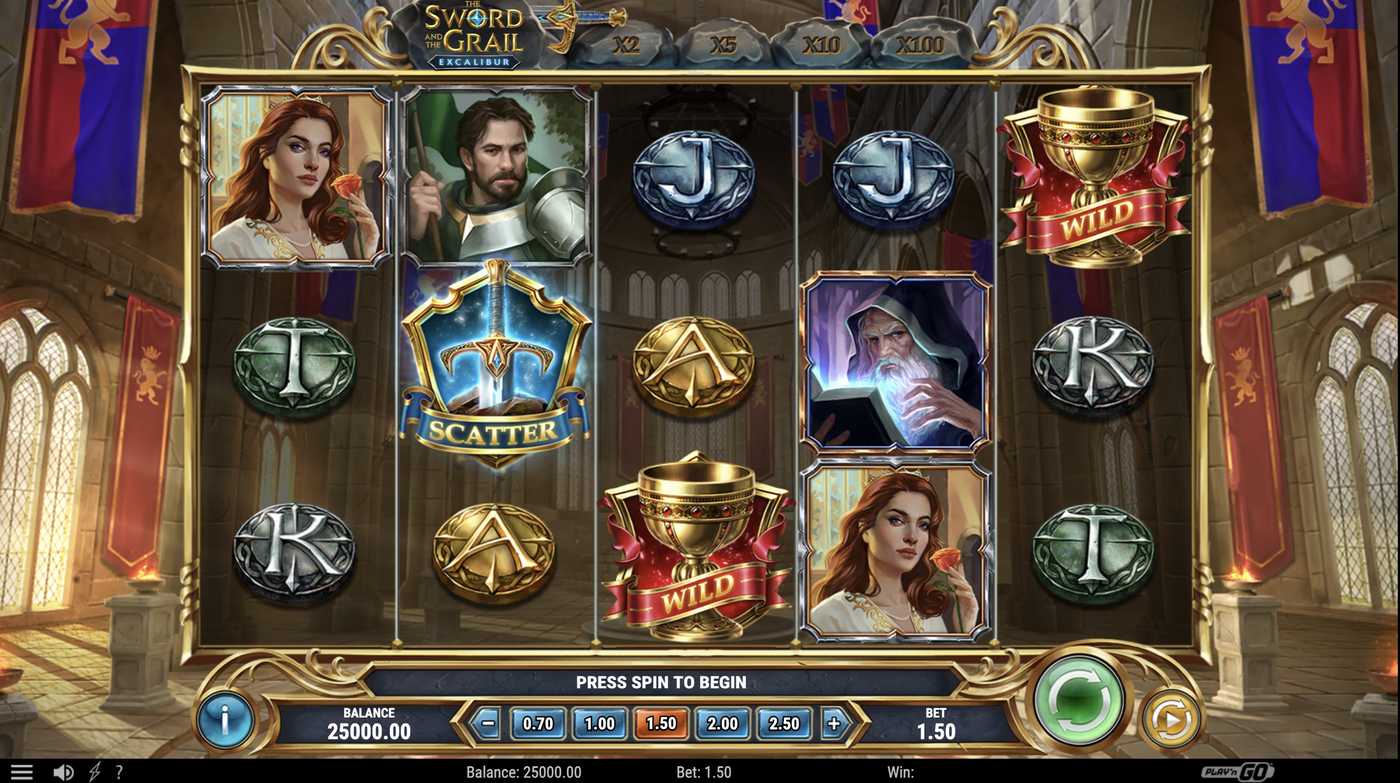Decrease the bet with the minus button

point(489,723)
